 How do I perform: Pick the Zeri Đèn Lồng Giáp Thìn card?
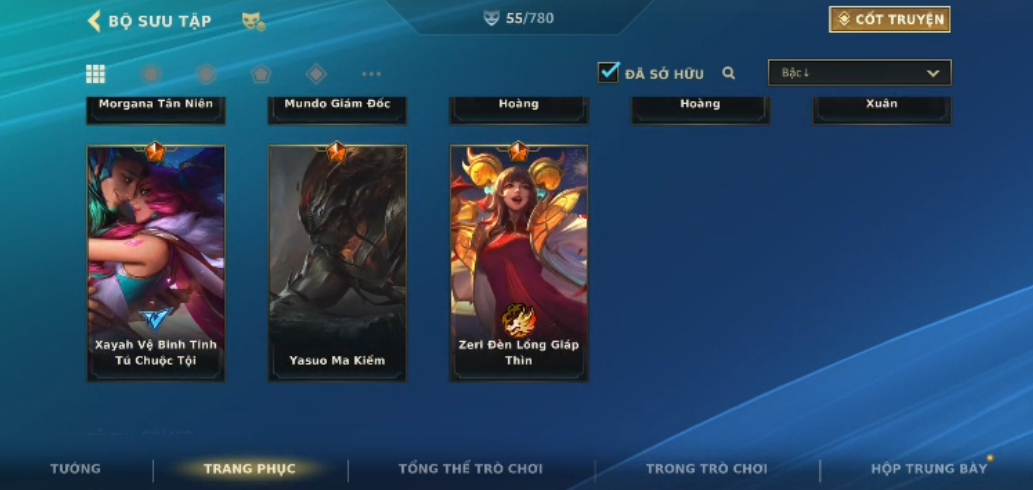[519, 262]
